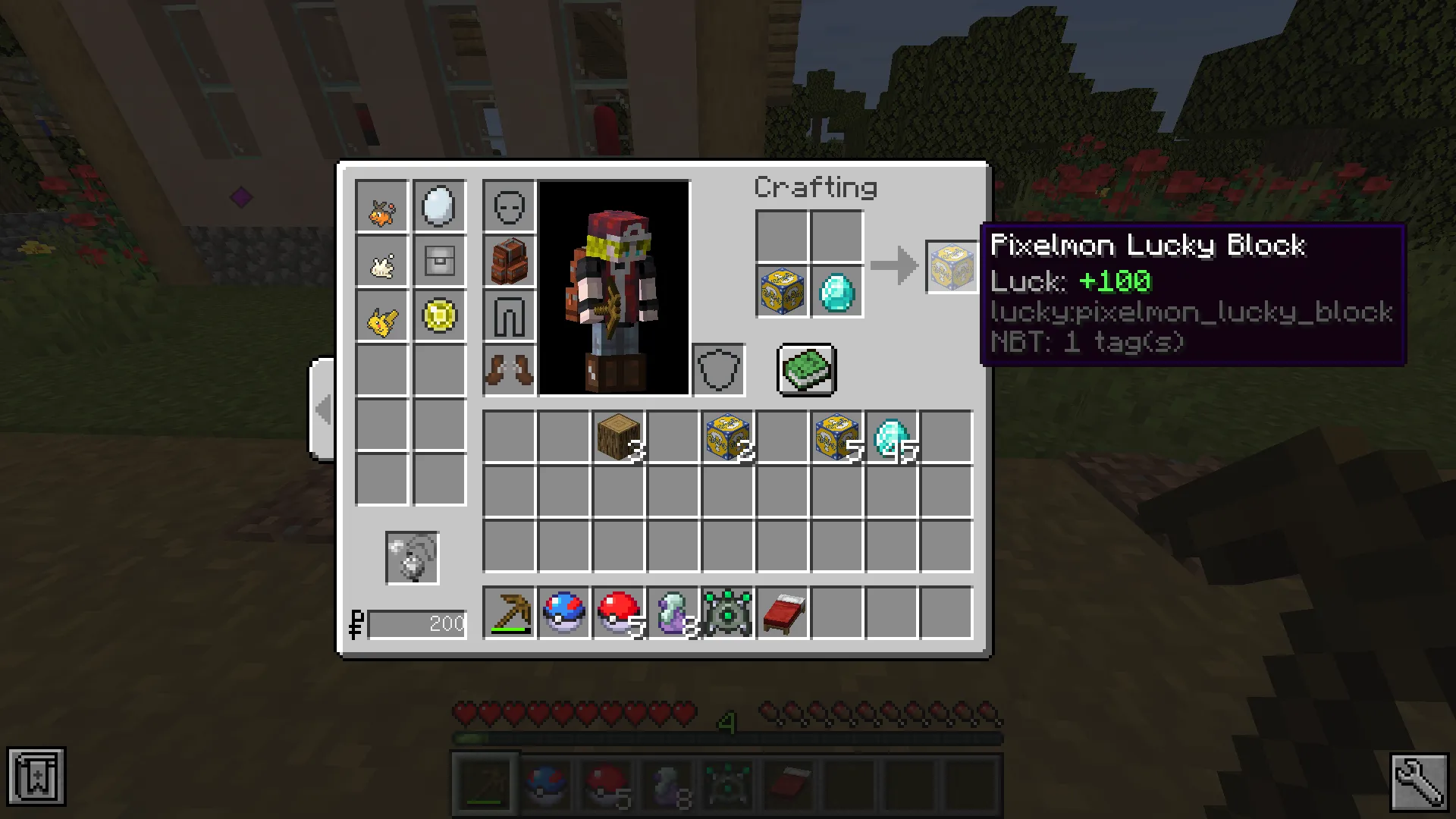The width and height of the screenshot is (1456, 819).
Task: Click the crafted Lucky Block output slot
Action: (x=951, y=267)
